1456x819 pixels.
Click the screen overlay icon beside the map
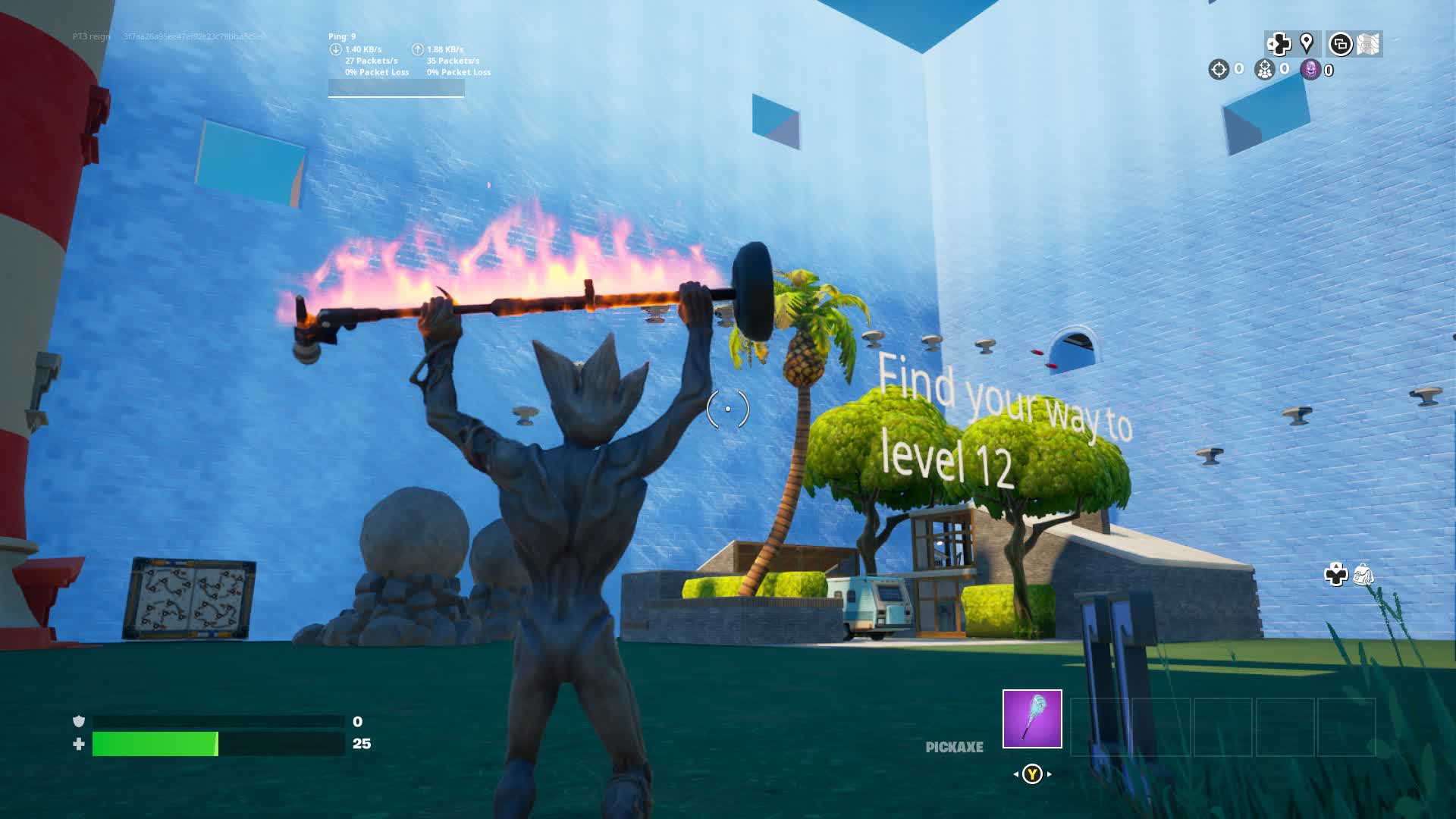pyautogui.click(x=1341, y=45)
